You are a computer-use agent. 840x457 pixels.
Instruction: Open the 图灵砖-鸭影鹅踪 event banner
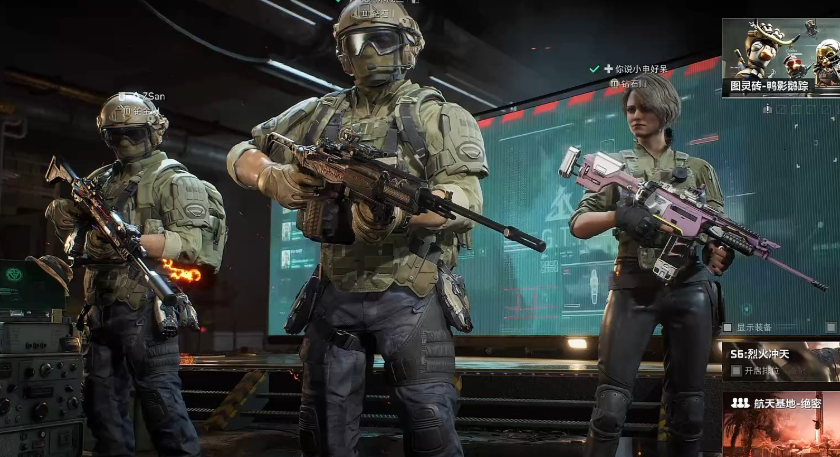tap(780, 56)
